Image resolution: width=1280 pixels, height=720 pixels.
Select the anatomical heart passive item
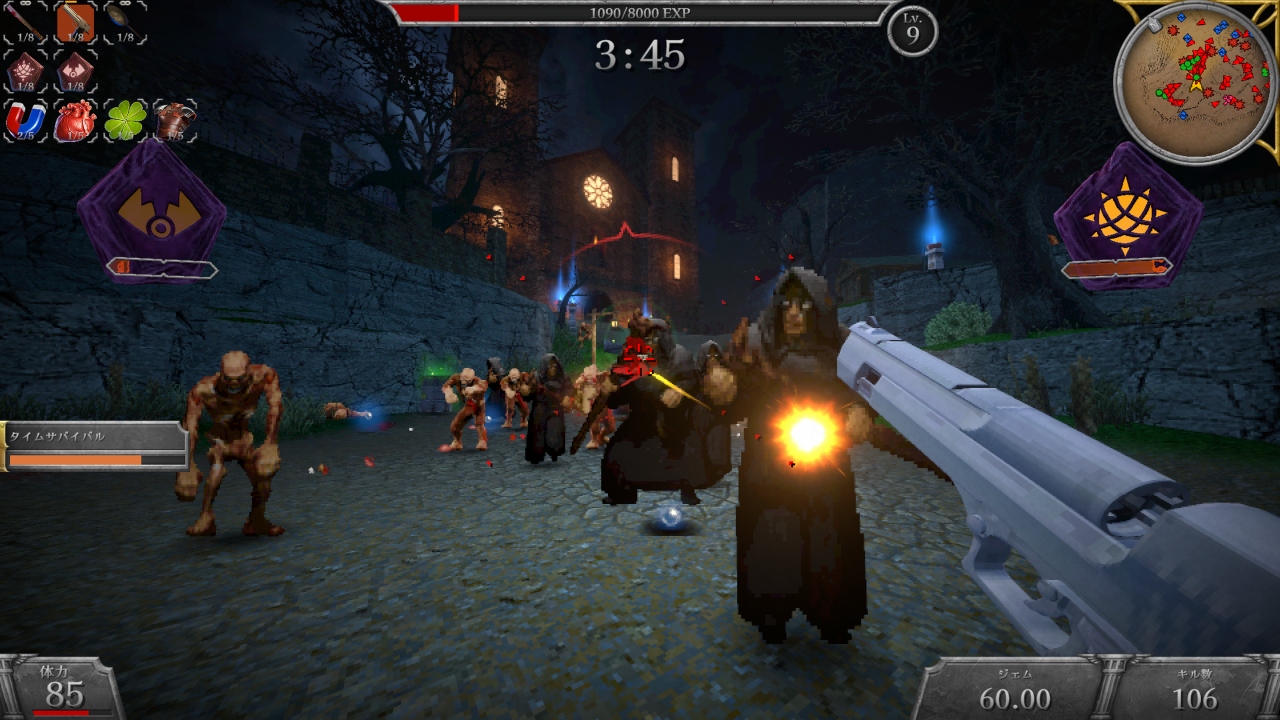(x=75, y=121)
